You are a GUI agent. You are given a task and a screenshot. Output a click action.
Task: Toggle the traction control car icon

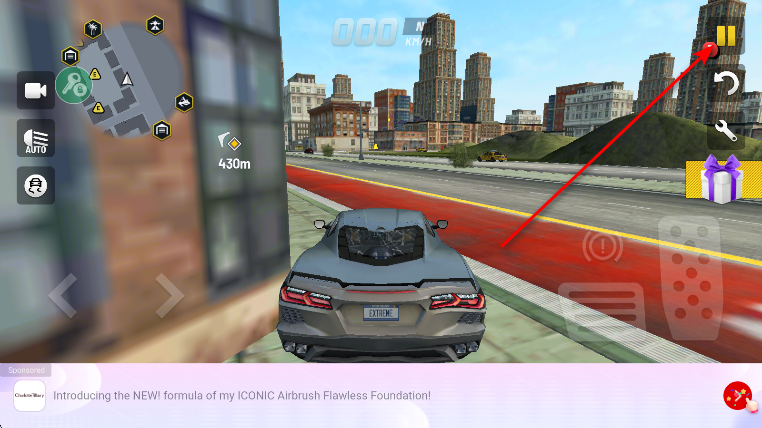click(x=36, y=185)
